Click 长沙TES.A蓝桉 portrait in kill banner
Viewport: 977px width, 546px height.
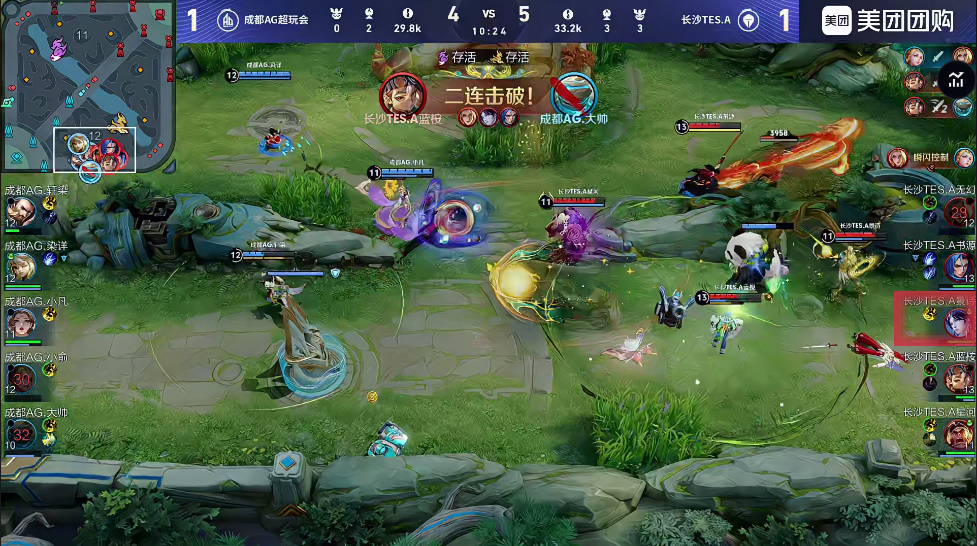[403, 95]
